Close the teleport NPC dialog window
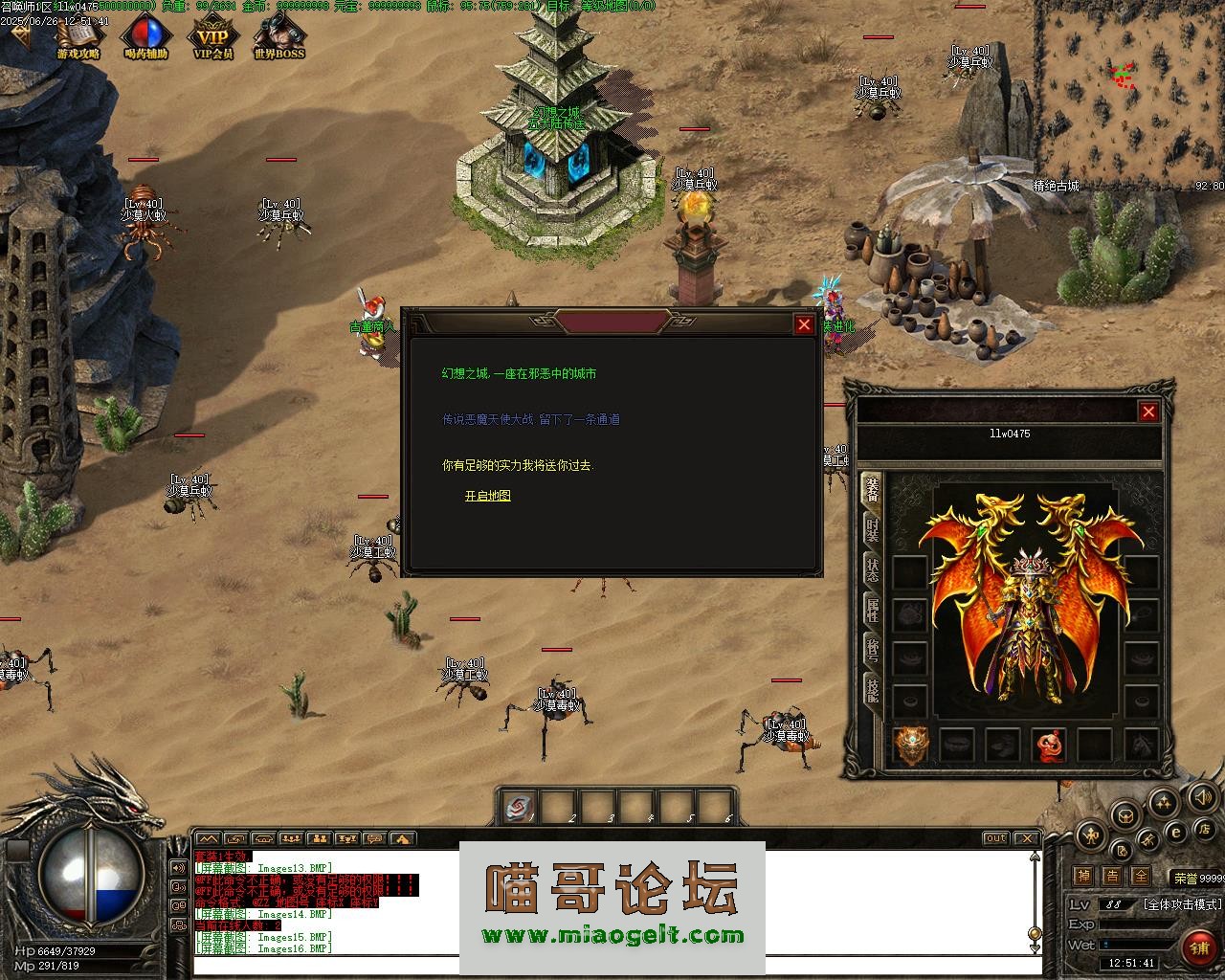Viewport: 1225px width, 980px height. [x=804, y=325]
